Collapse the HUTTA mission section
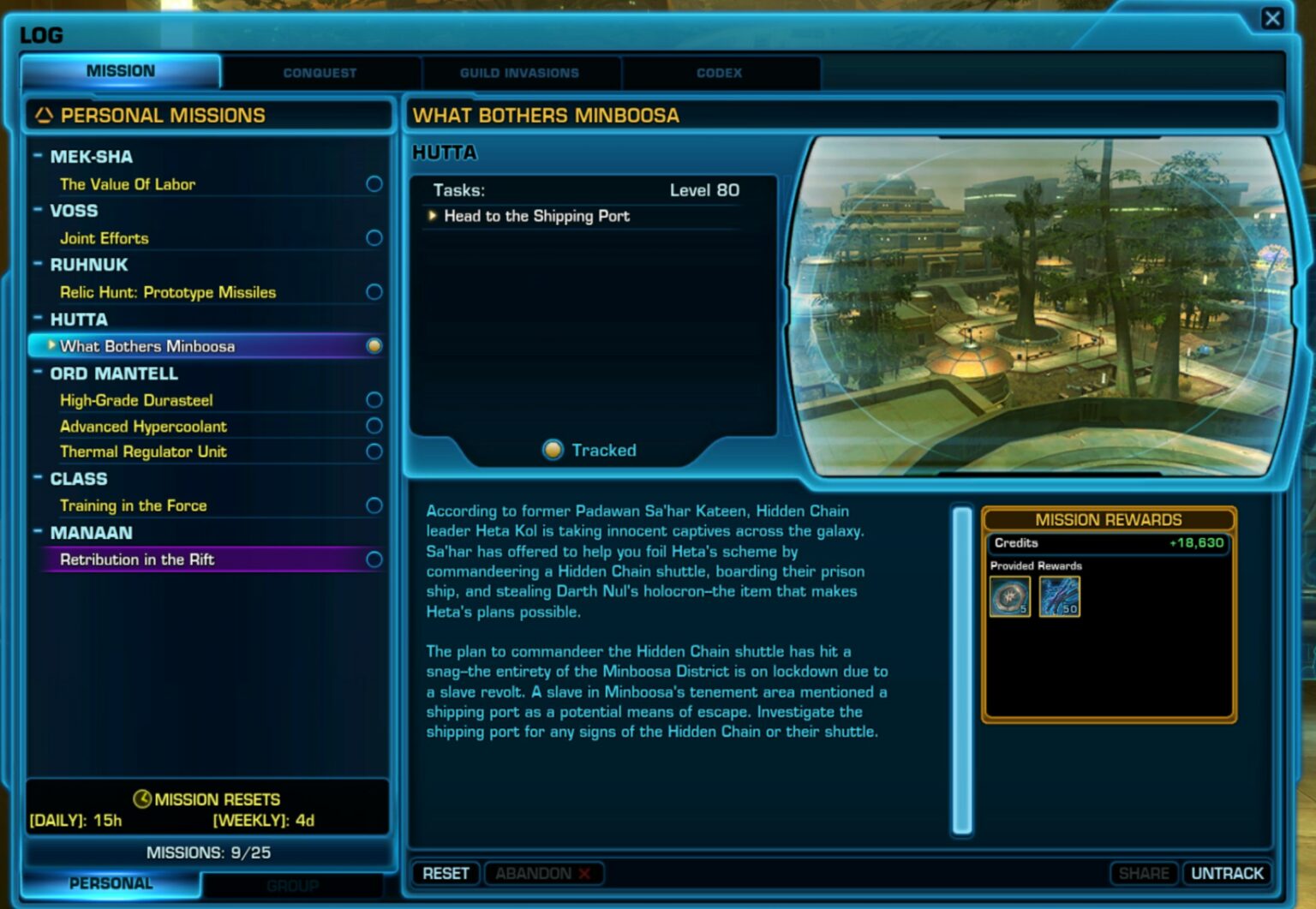 tap(38, 319)
